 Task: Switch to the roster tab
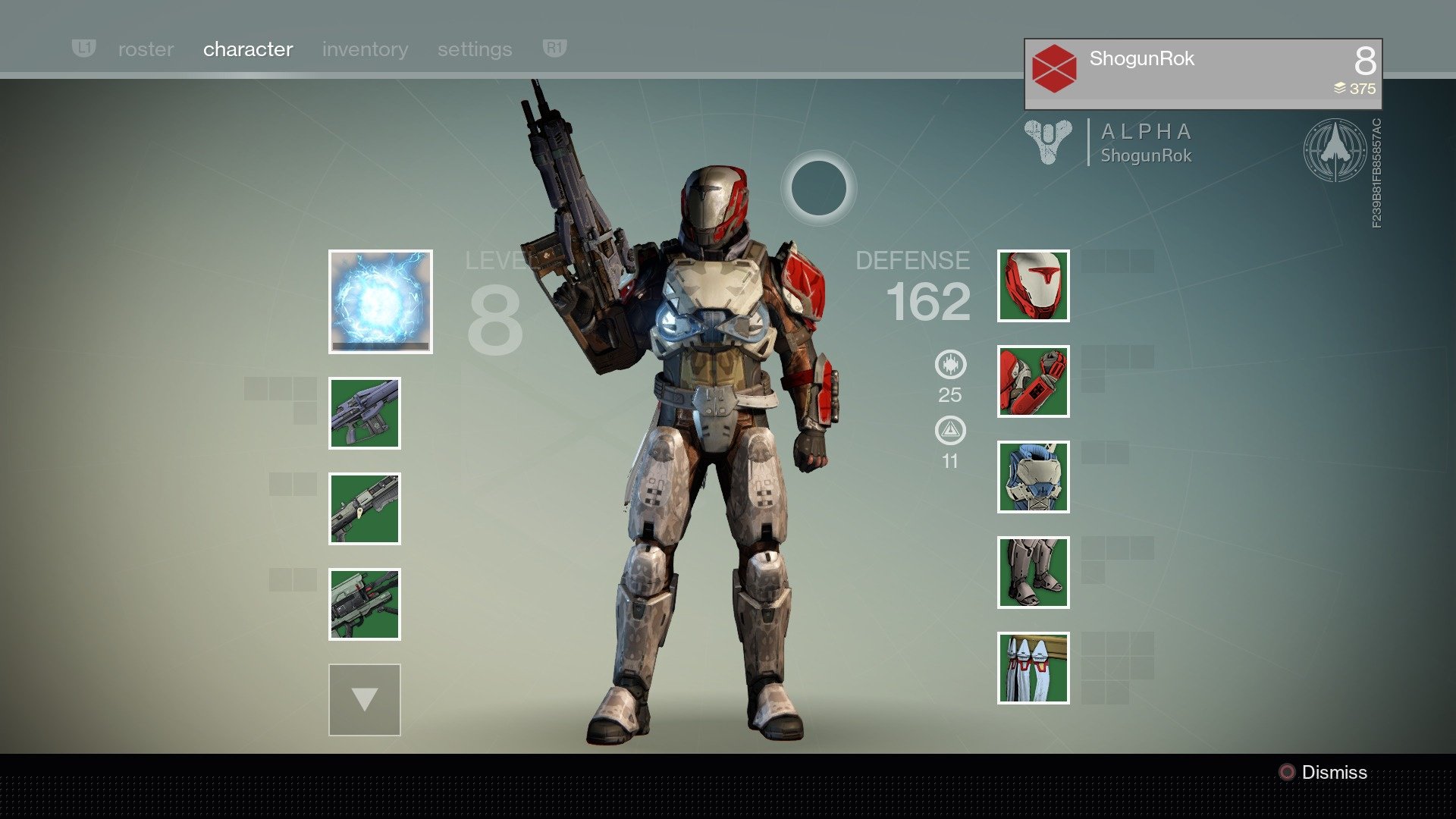click(146, 49)
